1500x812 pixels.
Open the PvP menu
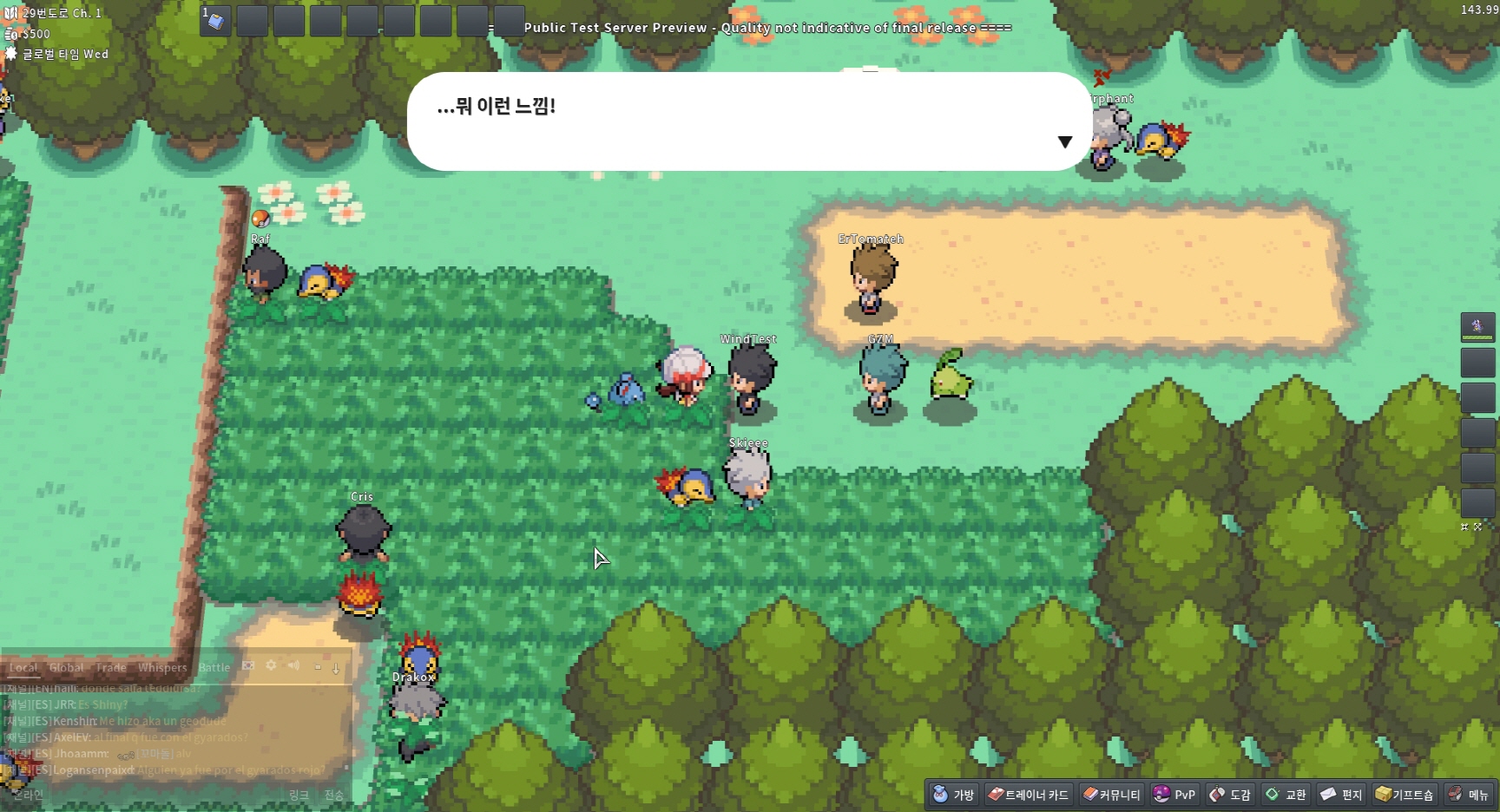[1174, 794]
